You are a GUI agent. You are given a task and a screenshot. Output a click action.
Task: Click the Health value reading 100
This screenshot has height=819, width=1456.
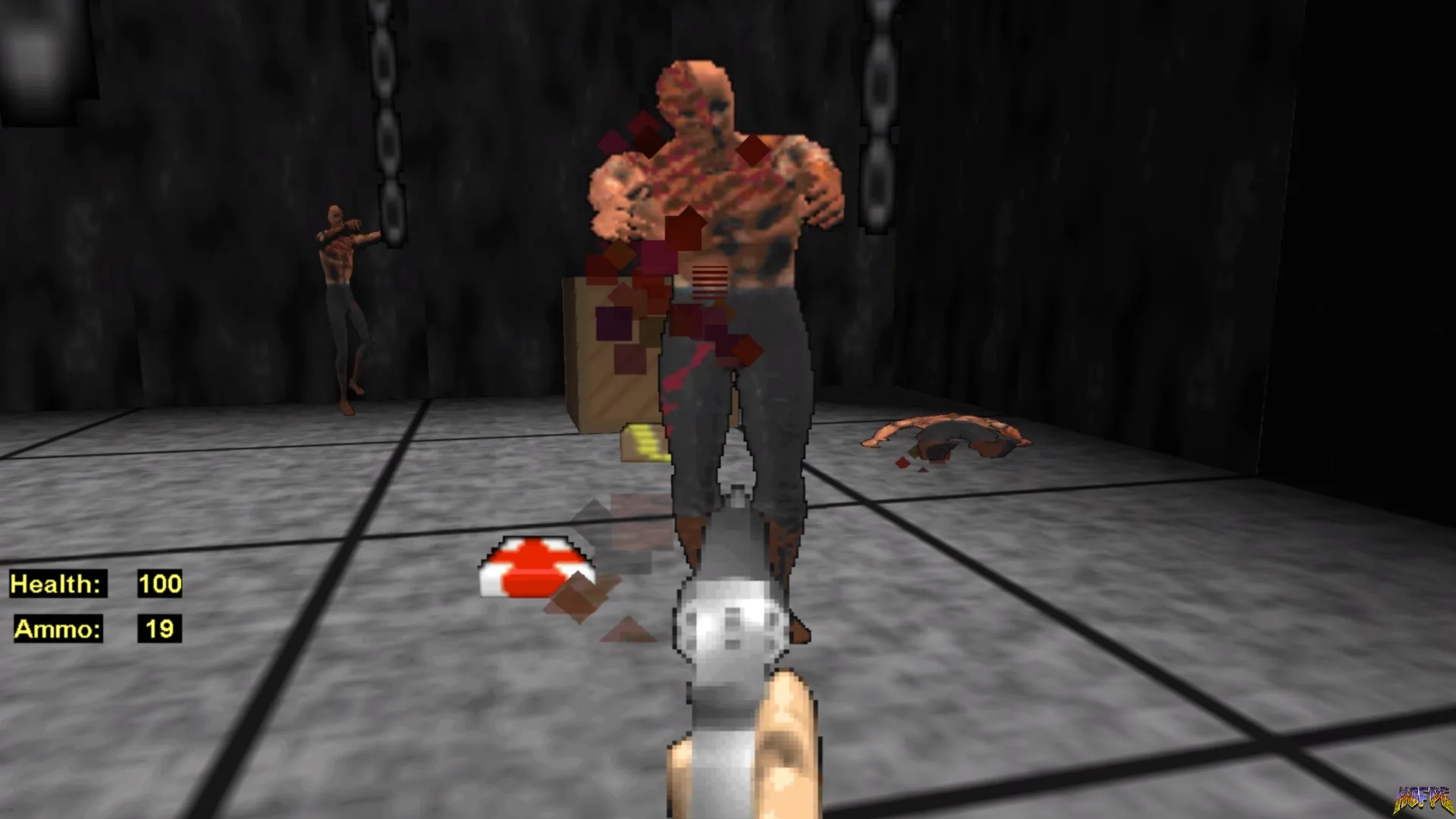point(159,584)
